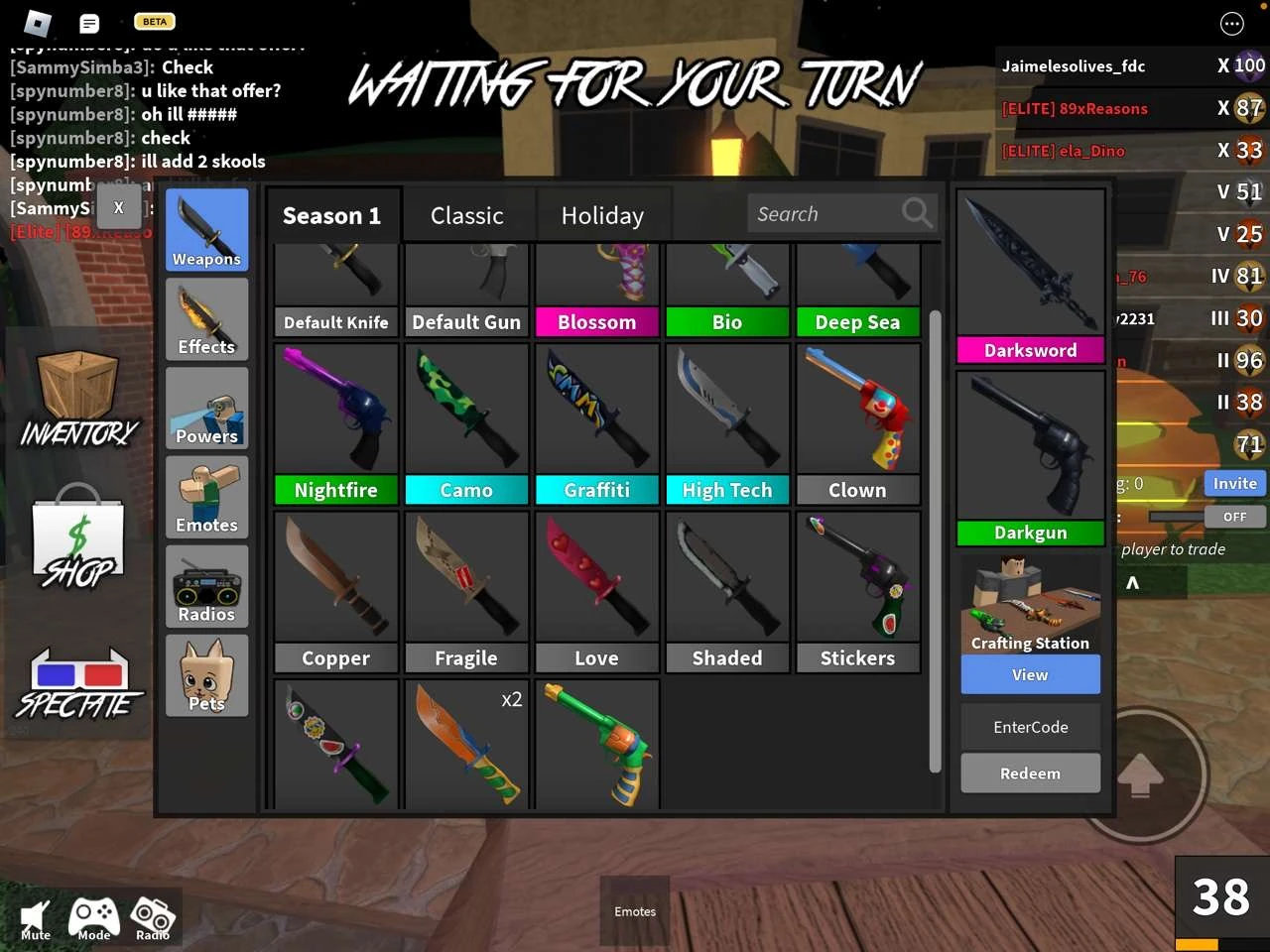Open the Holiday tab

coord(603,214)
